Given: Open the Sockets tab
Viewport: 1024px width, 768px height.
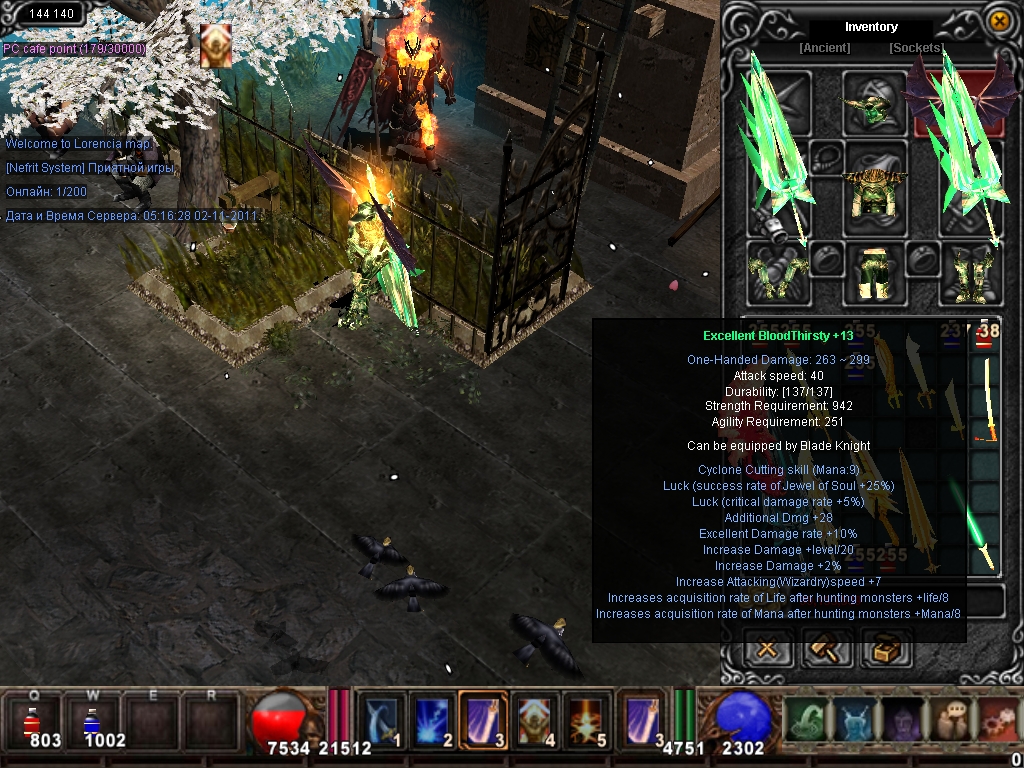Looking at the screenshot, I should coord(915,48).
